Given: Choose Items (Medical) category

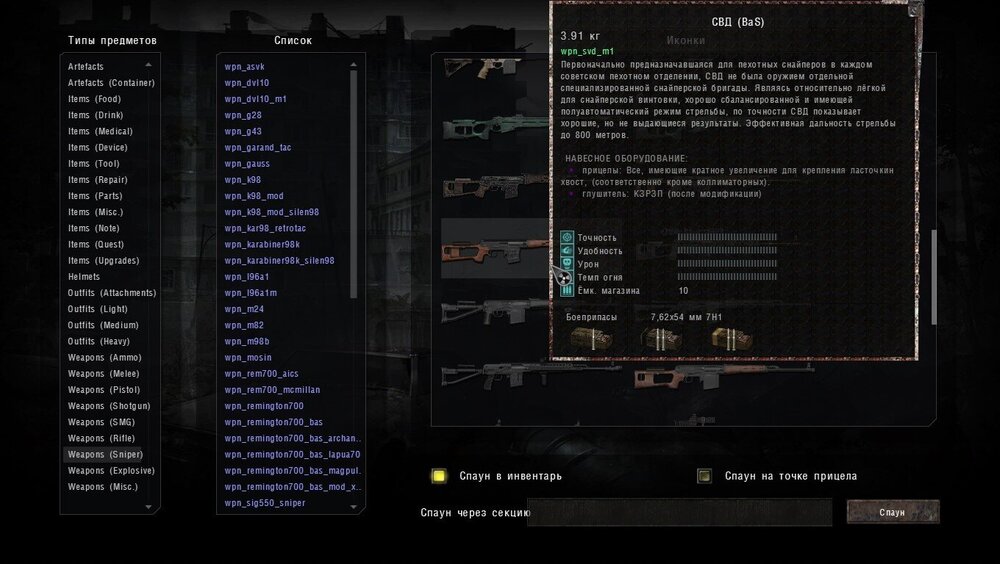Looking at the screenshot, I should coord(100,131).
